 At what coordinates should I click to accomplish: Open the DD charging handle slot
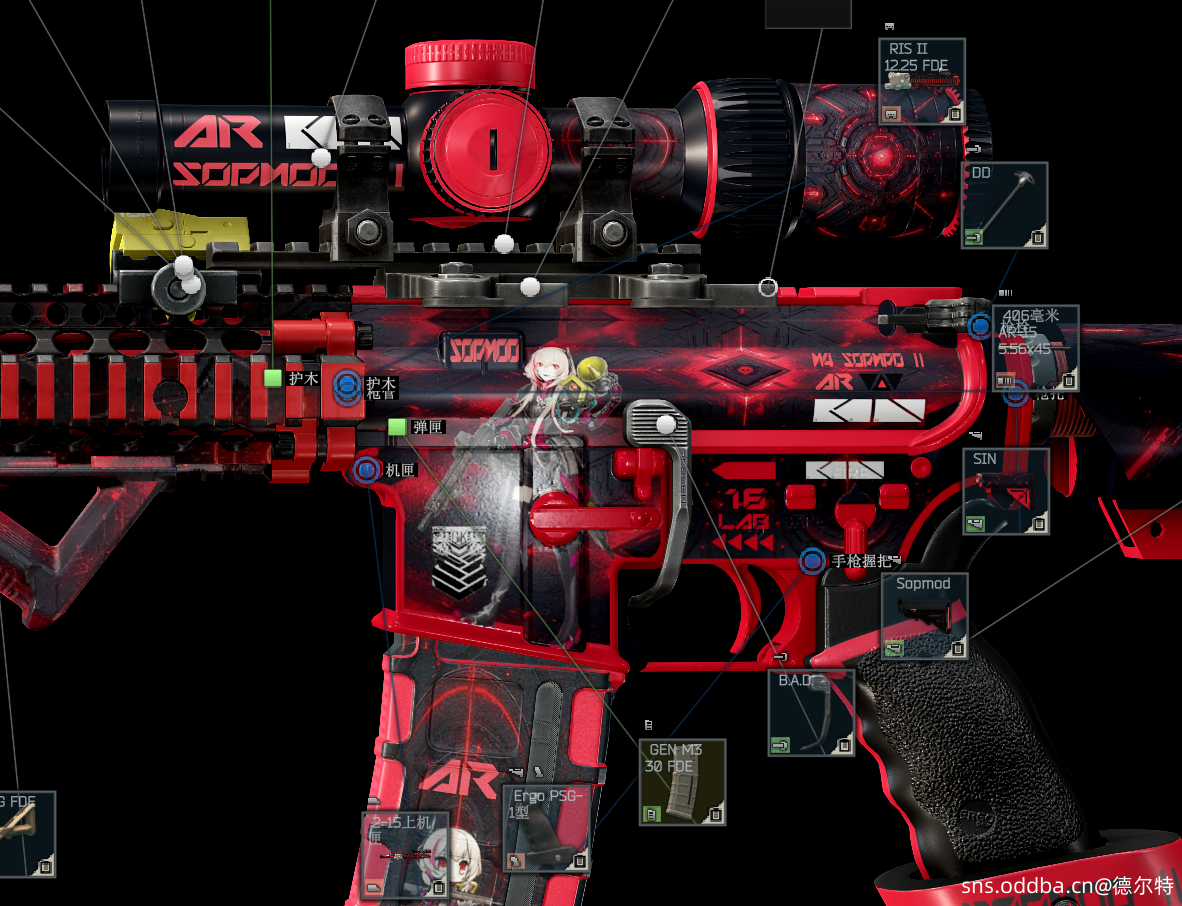point(1004,205)
